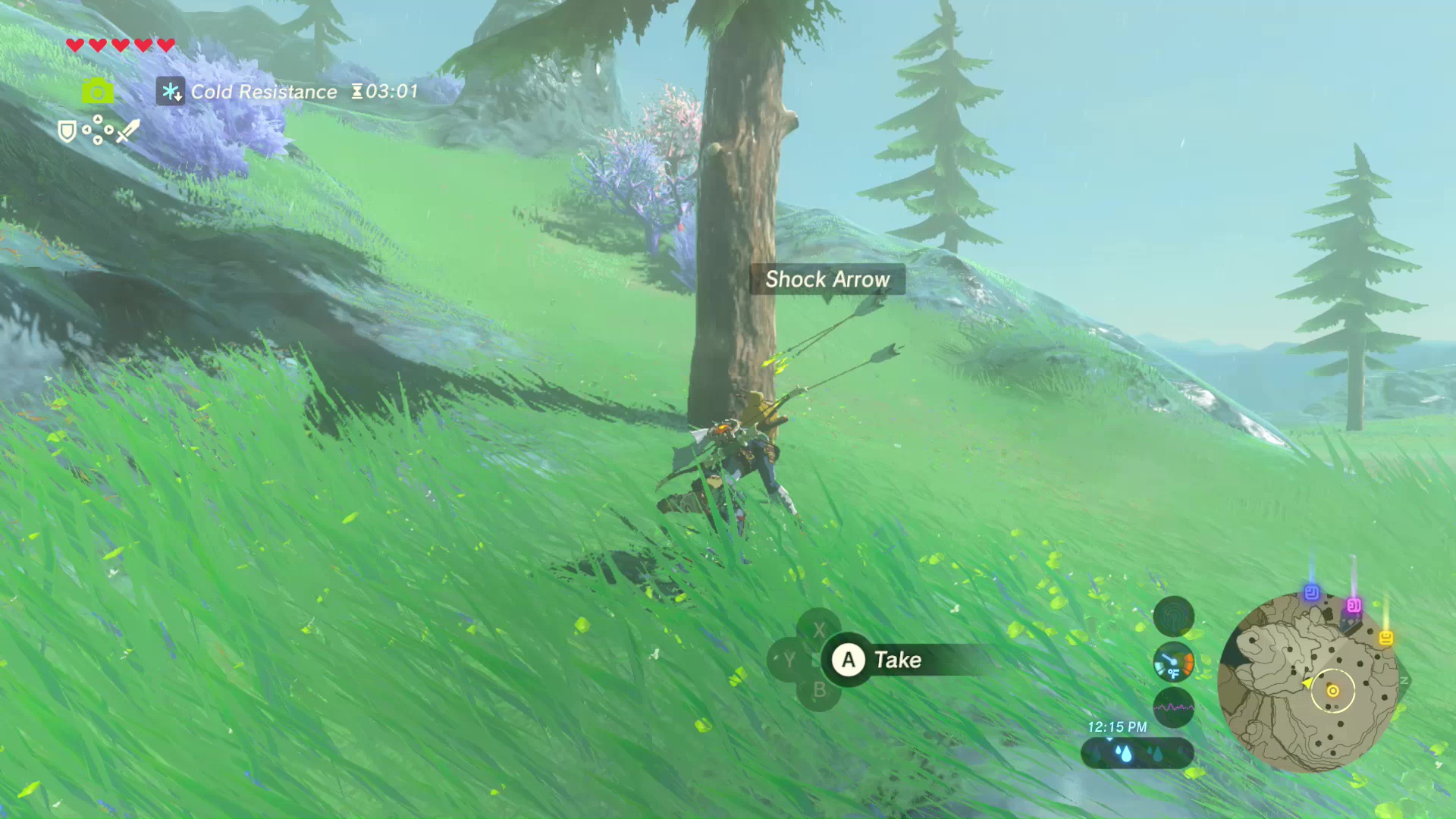Click the sword quick-select icon
The width and height of the screenshot is (1456, 819).
(x=128, y=130)
